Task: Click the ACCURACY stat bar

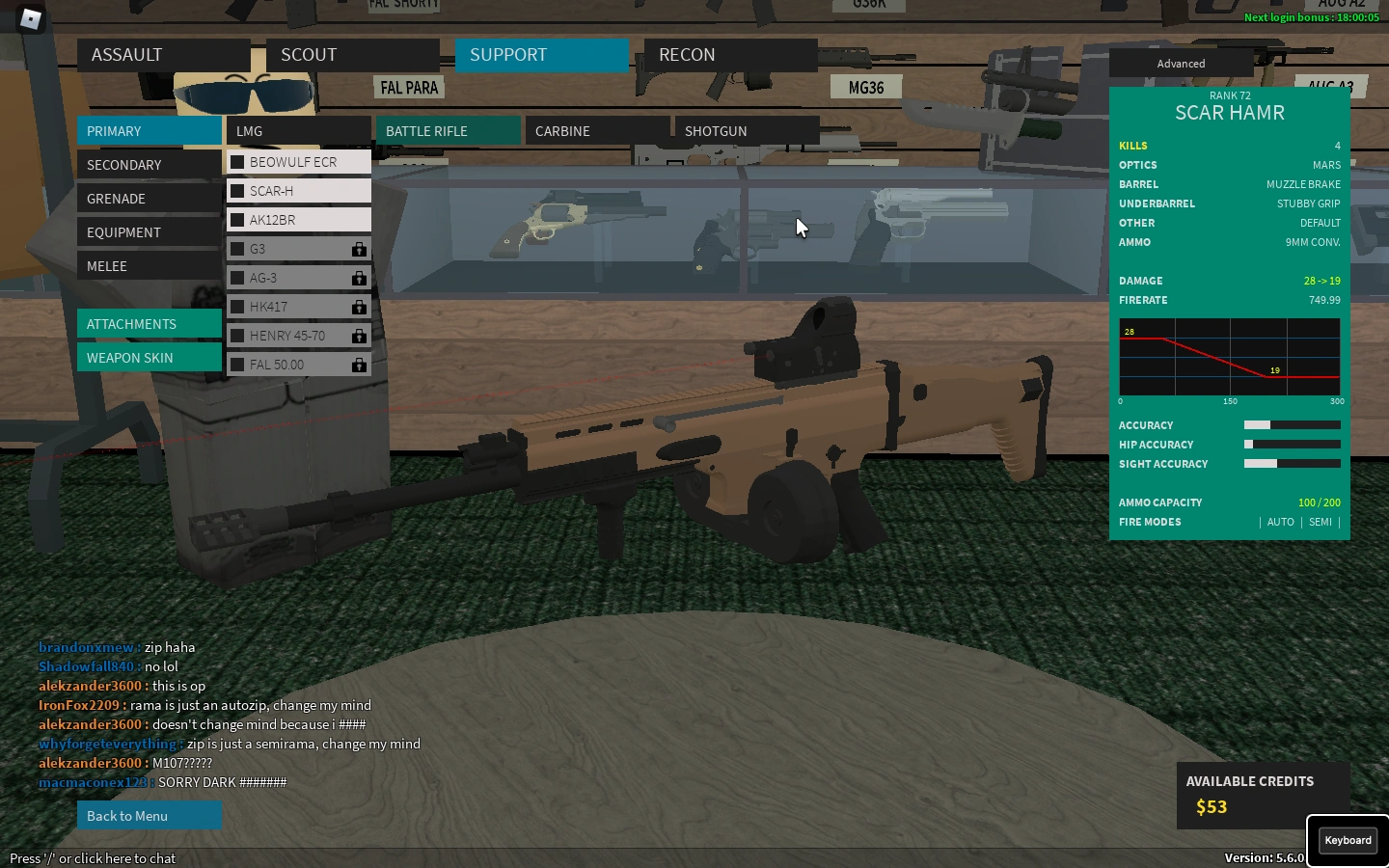Action: [x=1293, y=425]
